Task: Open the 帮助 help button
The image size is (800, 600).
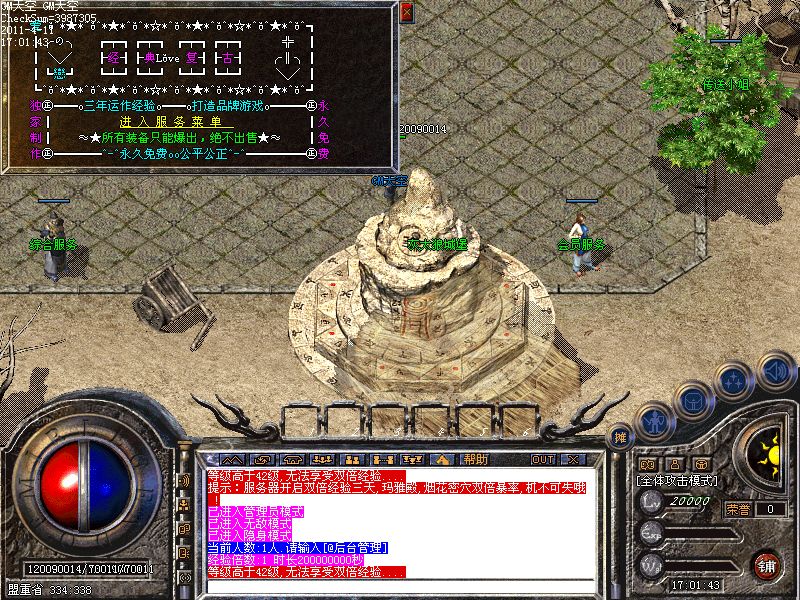Action: coord(476,459)
